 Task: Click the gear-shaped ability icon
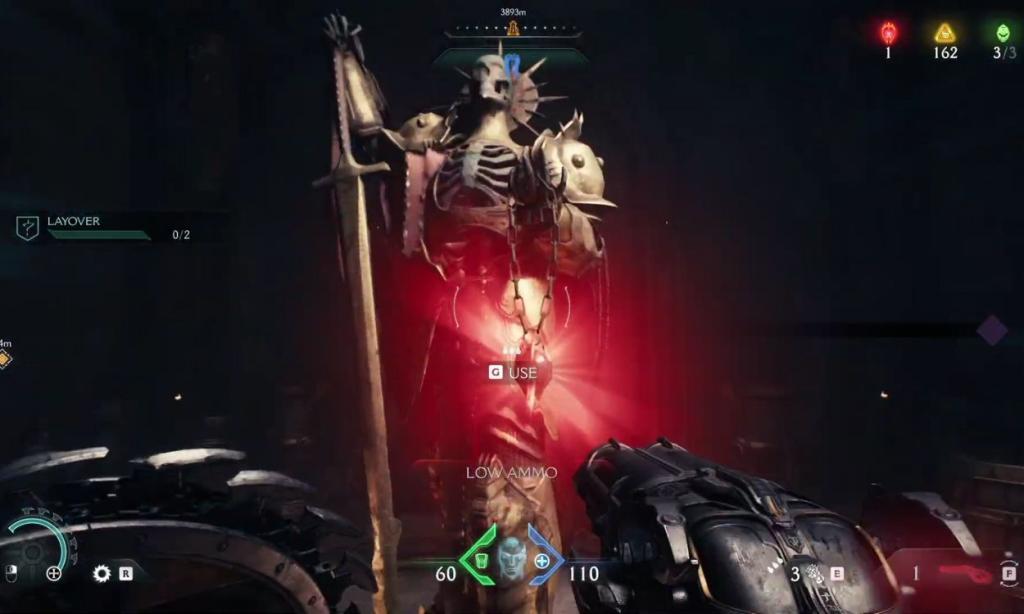point(101,573)
